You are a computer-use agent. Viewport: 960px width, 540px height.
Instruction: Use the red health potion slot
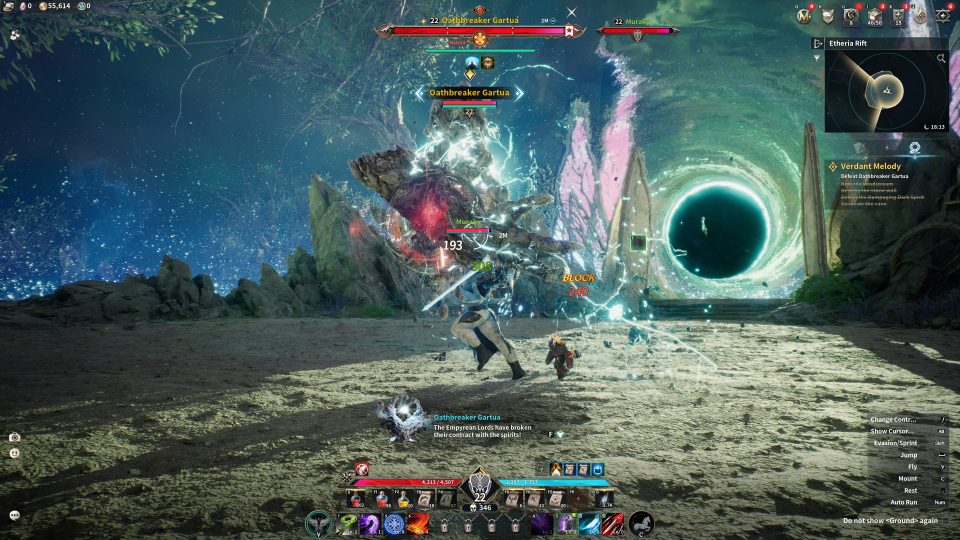click(x=358, y=498)
